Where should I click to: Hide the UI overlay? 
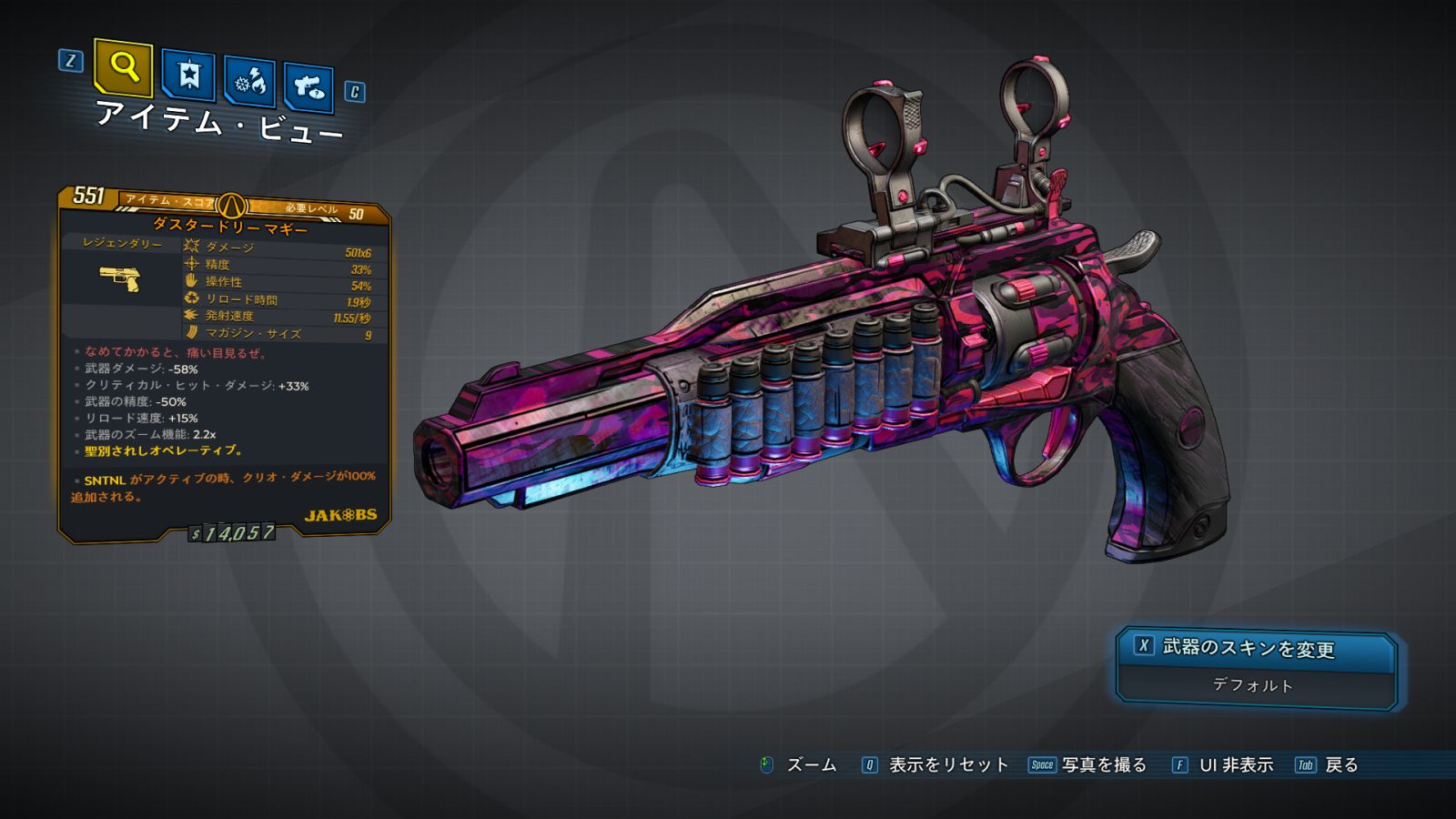tap(1222, 765)
